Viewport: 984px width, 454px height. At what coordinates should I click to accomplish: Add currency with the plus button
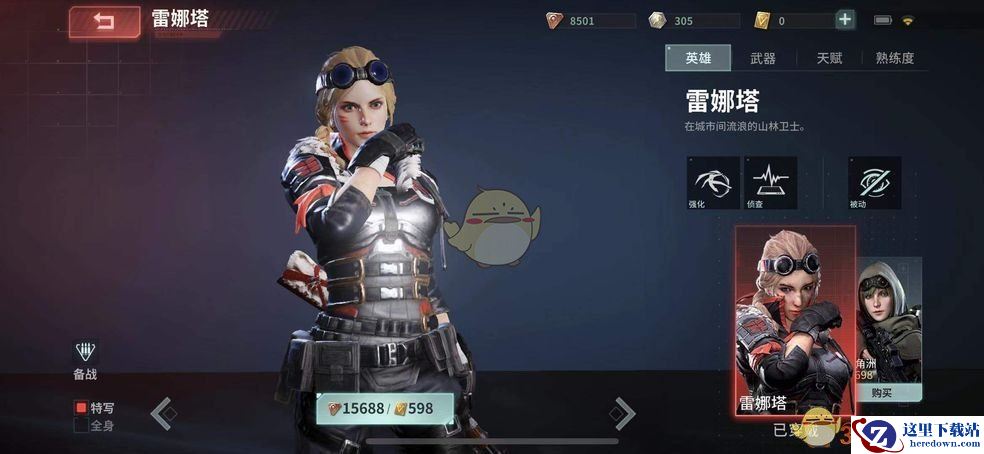point(845,20)
